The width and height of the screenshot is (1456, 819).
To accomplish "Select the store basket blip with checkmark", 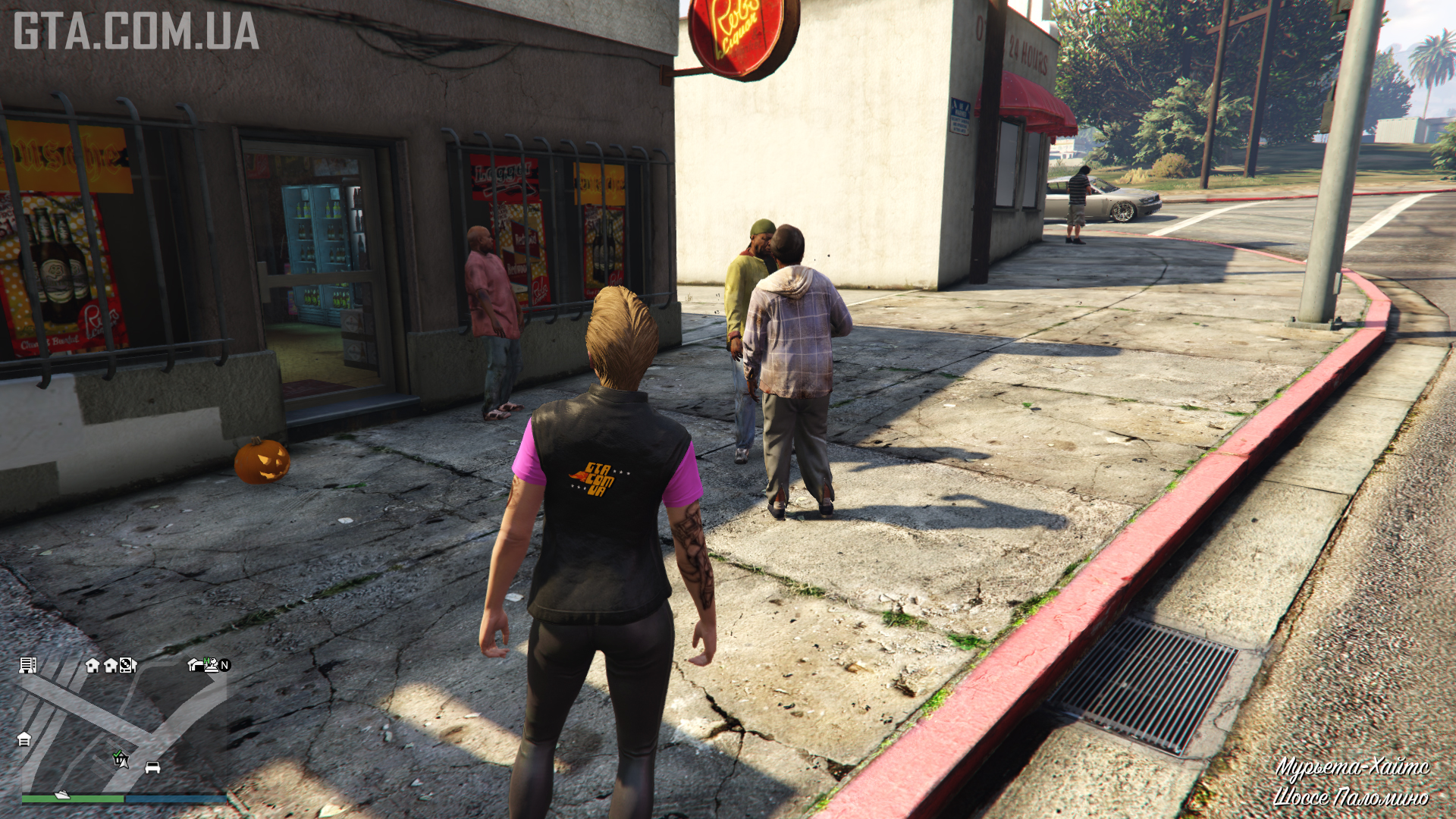I will [120, 758].
